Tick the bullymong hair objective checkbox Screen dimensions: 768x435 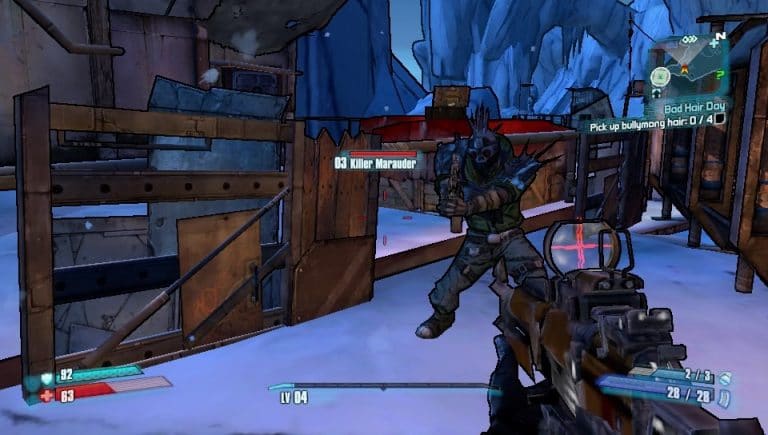point(717,120)
